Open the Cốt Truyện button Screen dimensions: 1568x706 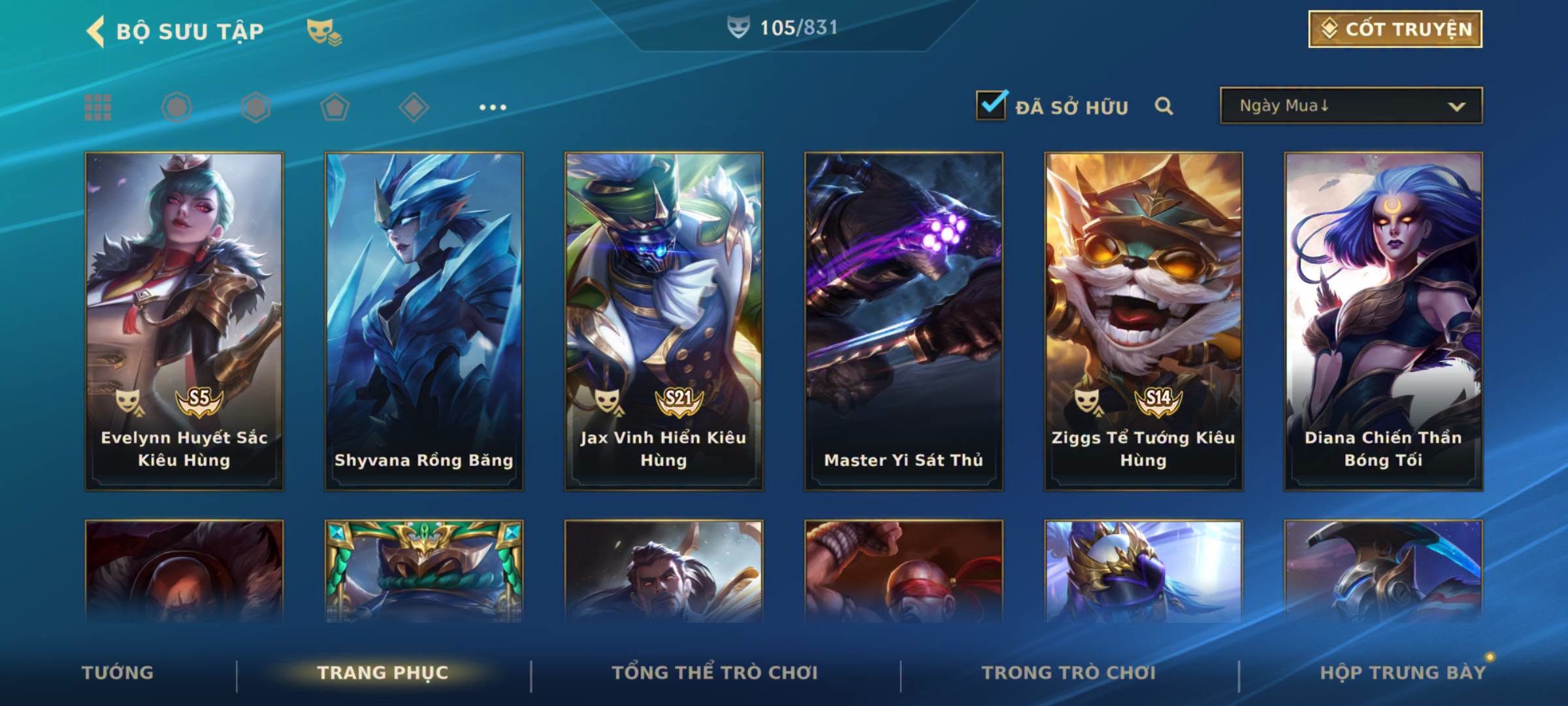[x=1395, y=29]
